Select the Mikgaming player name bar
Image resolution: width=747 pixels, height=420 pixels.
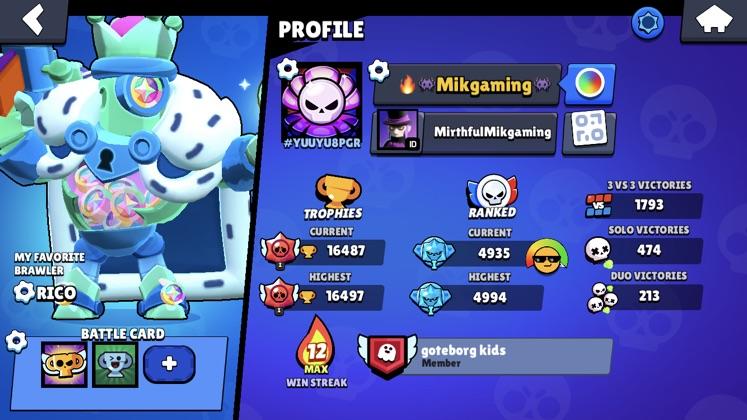[465, 85]
